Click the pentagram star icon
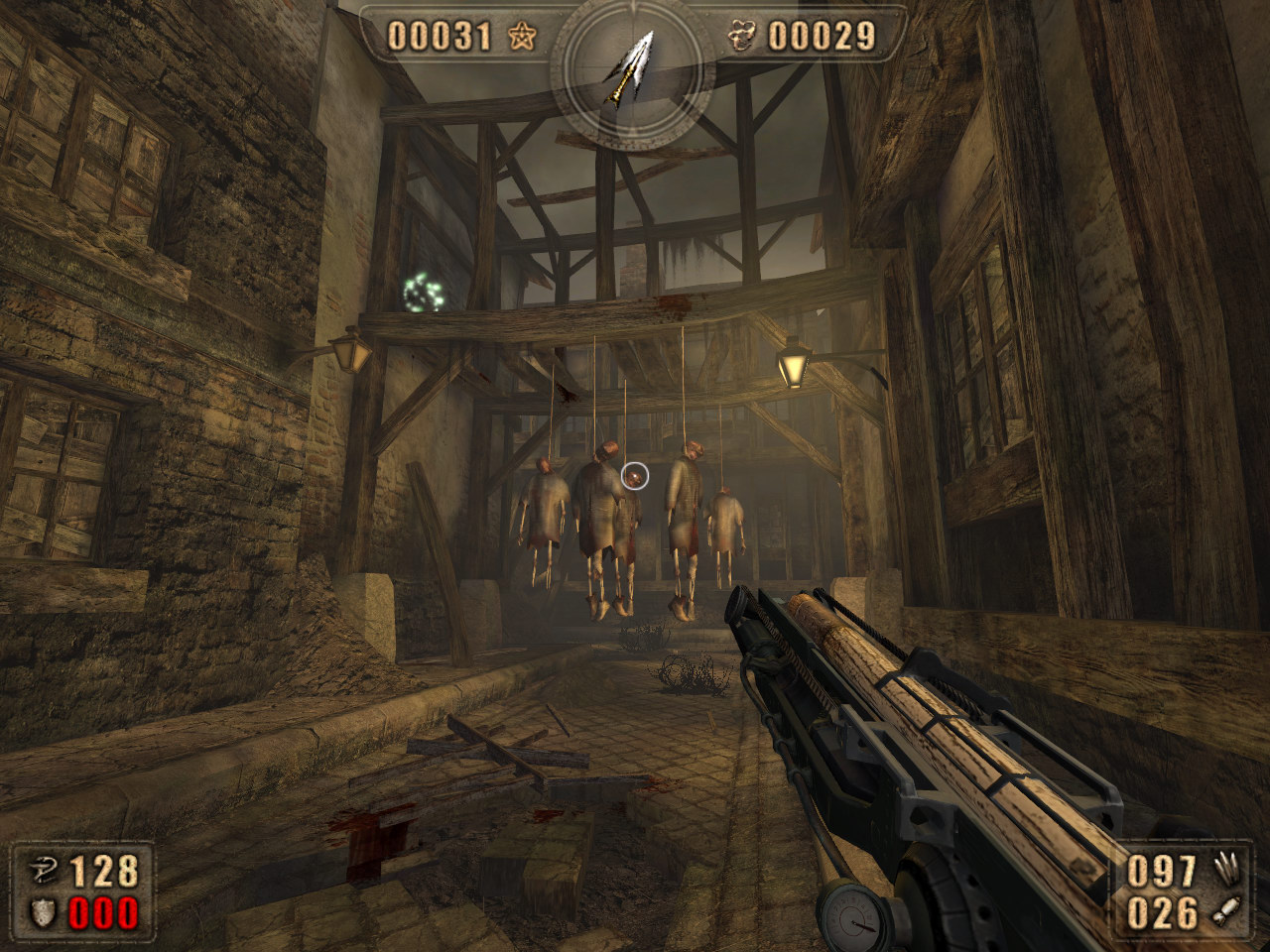The image size is (1270, 952). click(522, 38)
